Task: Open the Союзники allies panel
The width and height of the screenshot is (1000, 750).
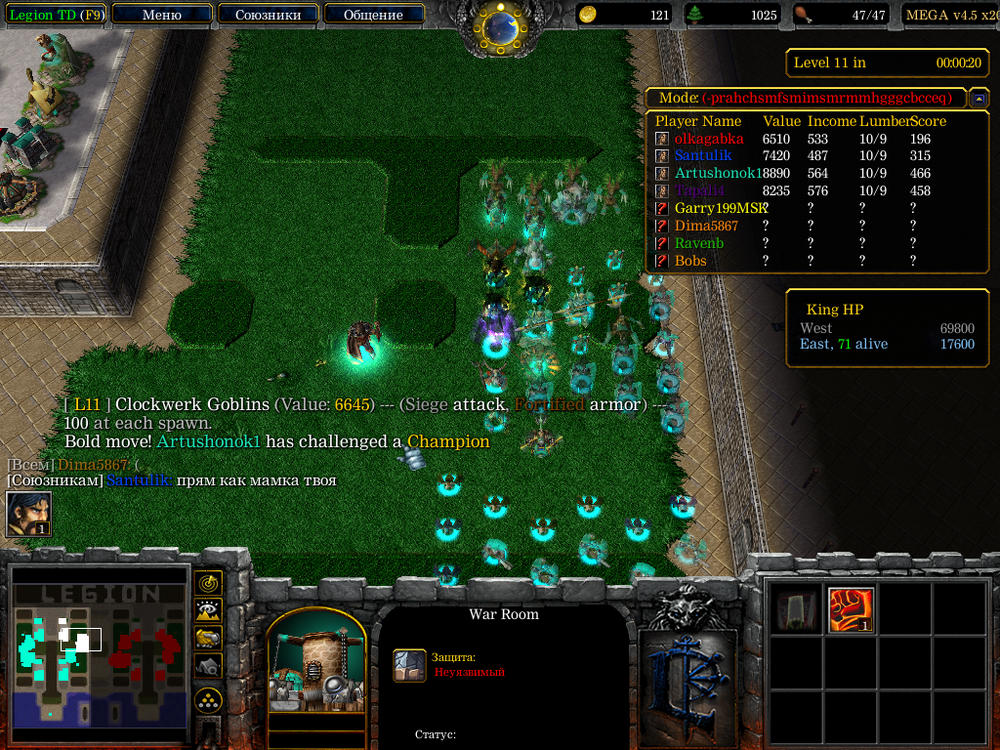Action: click(x=269, y=15)
